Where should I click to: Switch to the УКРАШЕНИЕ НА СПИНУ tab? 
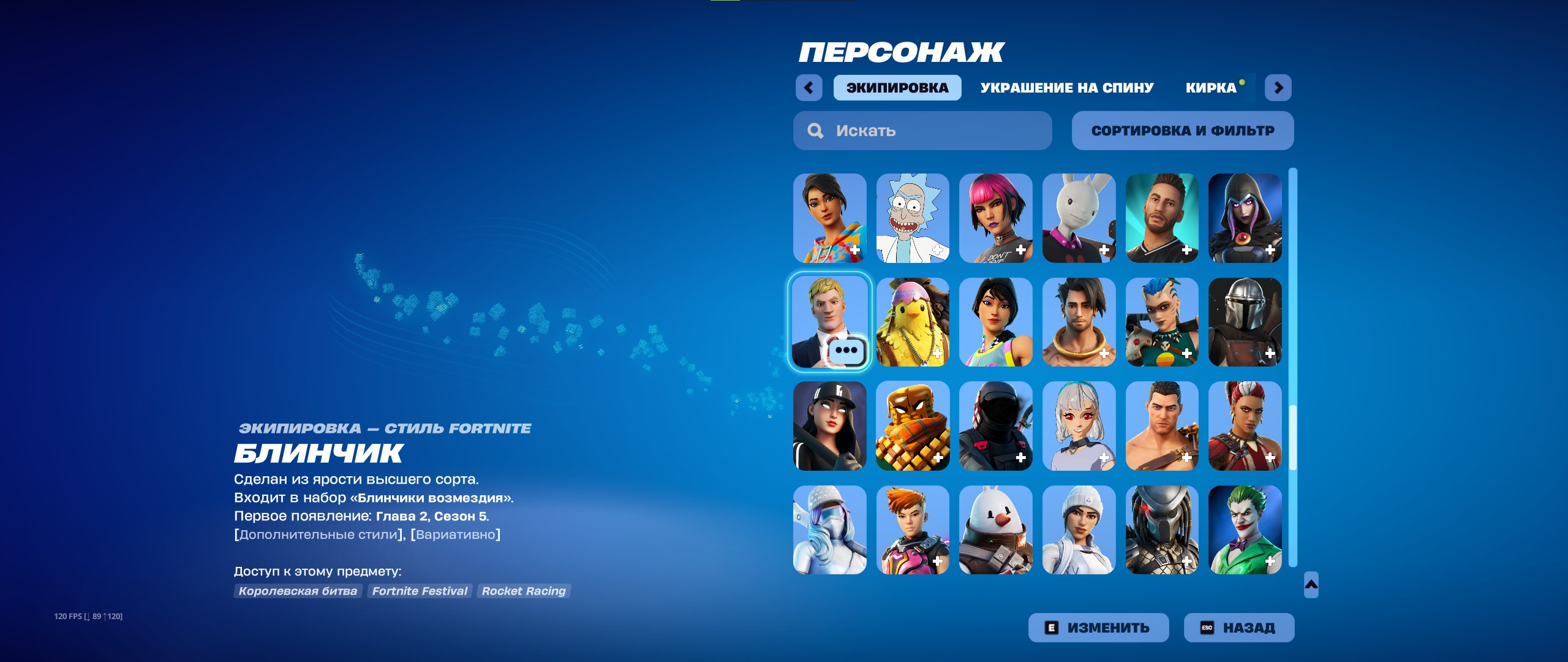tap(1066, 87)
